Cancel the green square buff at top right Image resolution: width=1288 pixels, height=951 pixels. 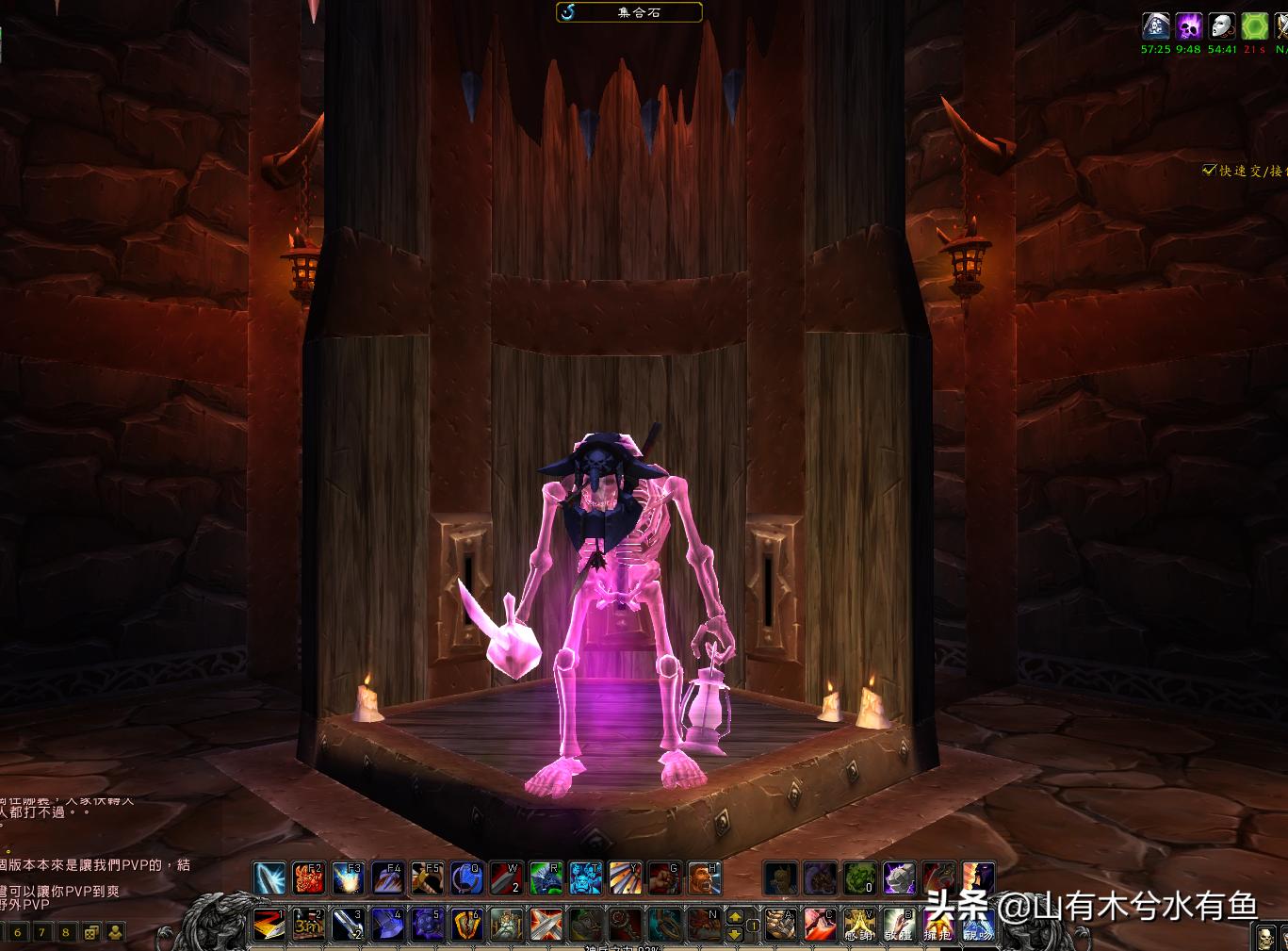pyautogui.click(x=1253, y=26)
